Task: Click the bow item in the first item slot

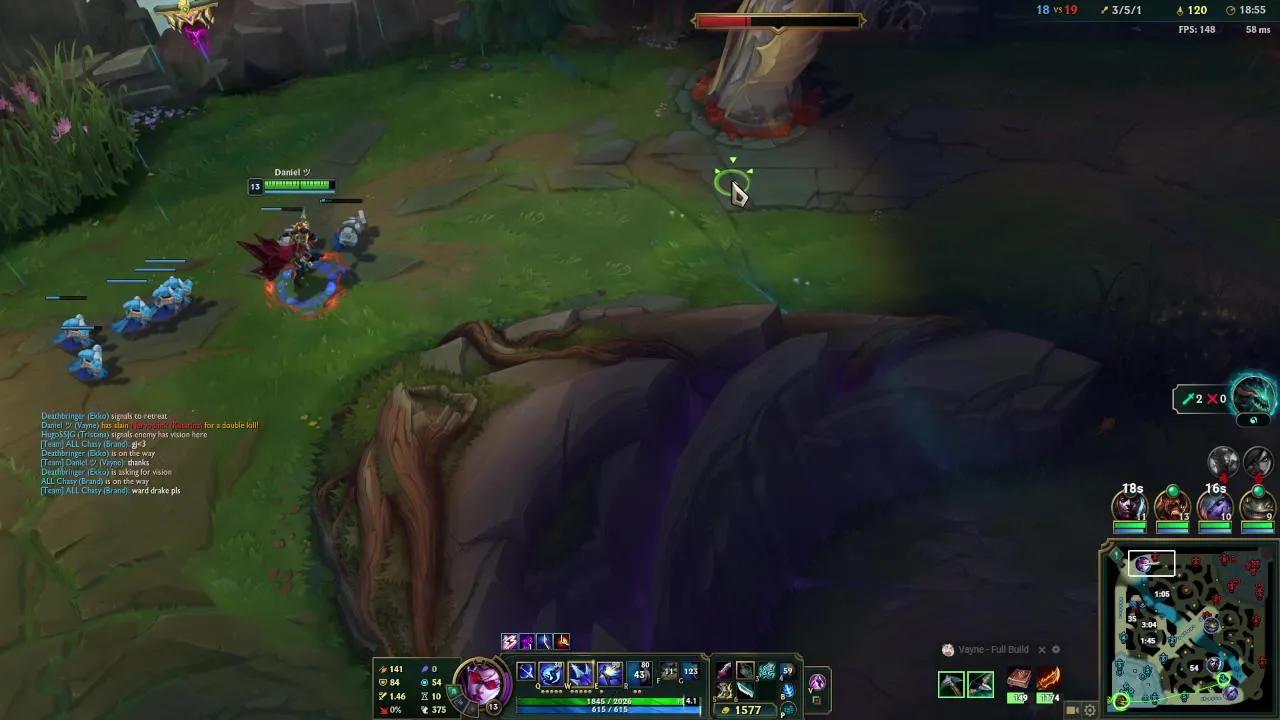Action: [723, 670]
